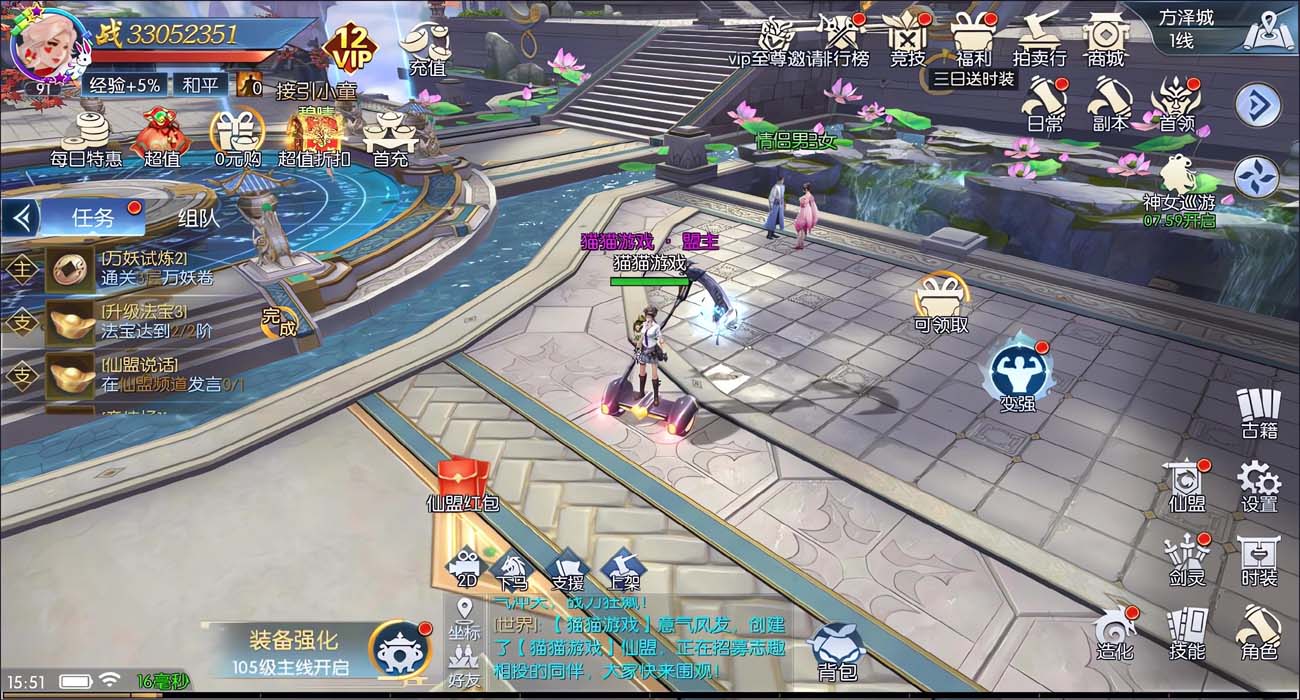Open the 副本 dungeon menu

tap(1110, 104)
